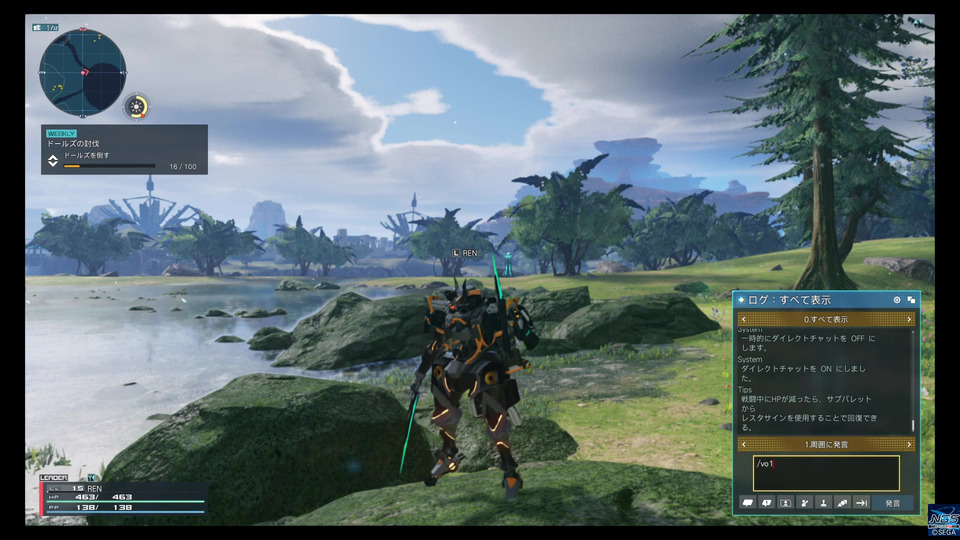Click the day-night clock dial icon
The height and width of the screenshot is (540, 960).
coord(137,106)
